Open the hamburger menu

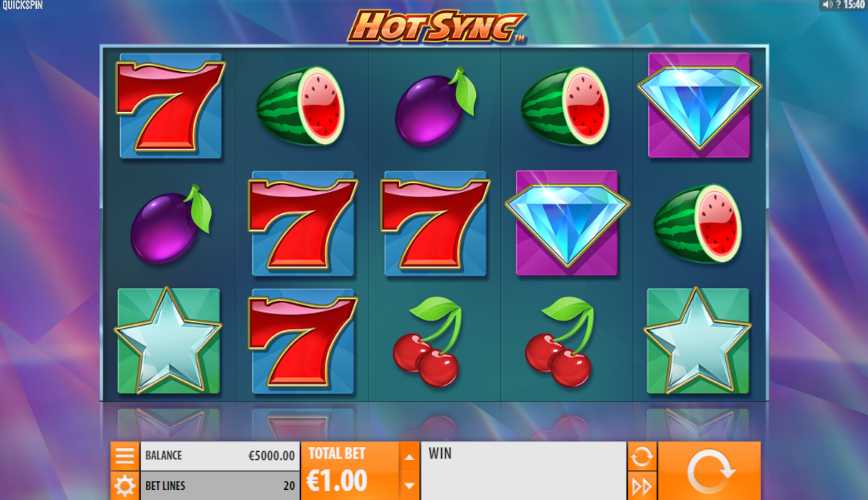tap(125, 456)
